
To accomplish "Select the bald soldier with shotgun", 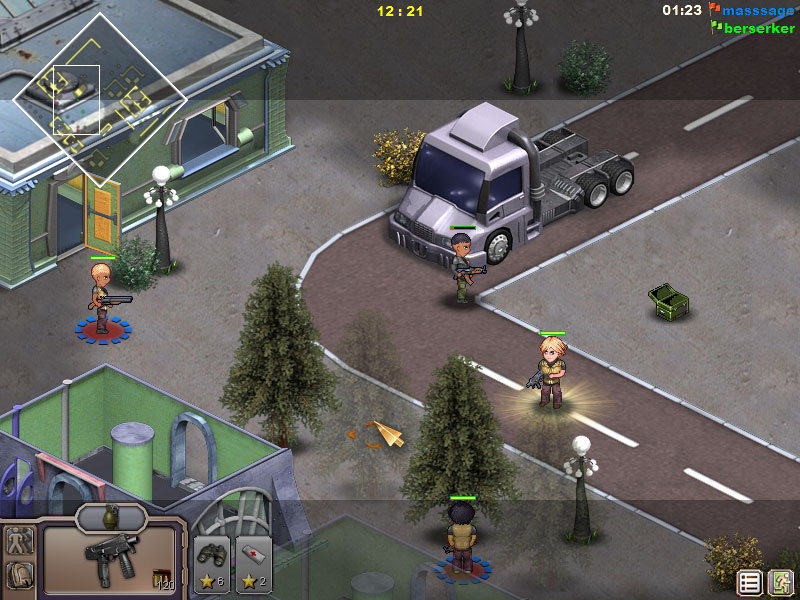I will pos(102,296).
